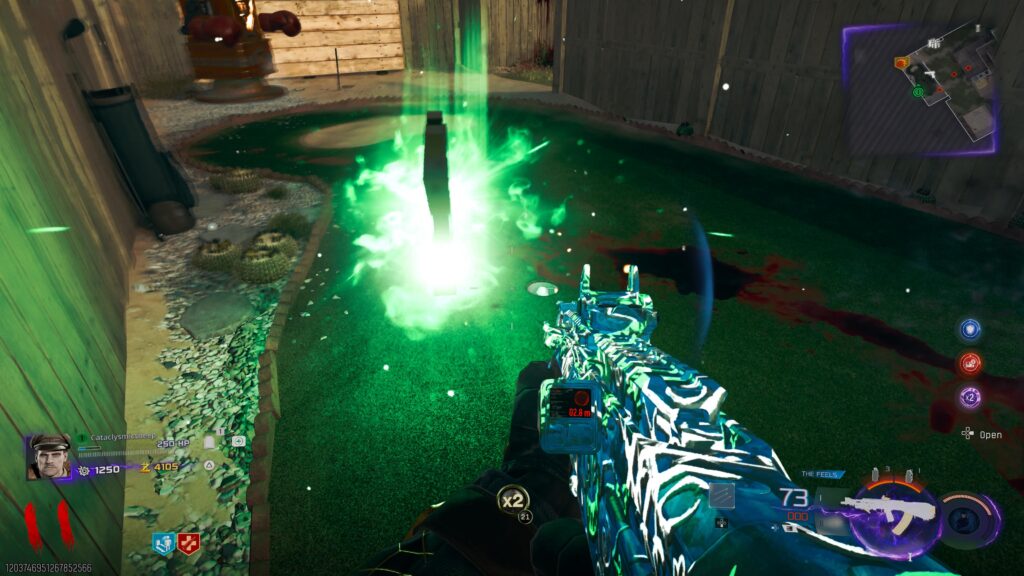Click the blue Quick Revive perk icon

pos(162,543)
